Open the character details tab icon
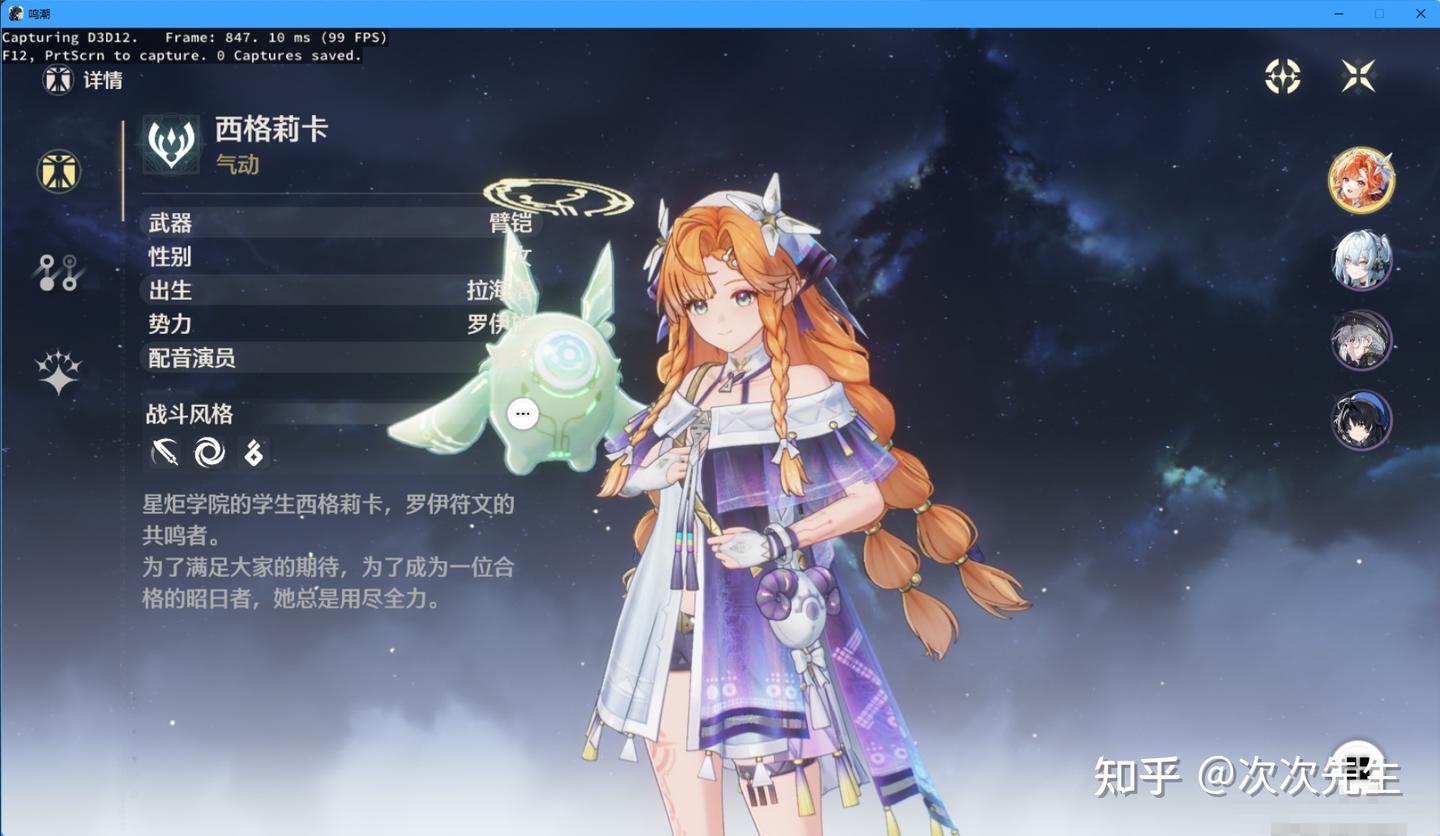This screenshot has width=1440, height=836. pyautogui.click(x=59, y=171)
